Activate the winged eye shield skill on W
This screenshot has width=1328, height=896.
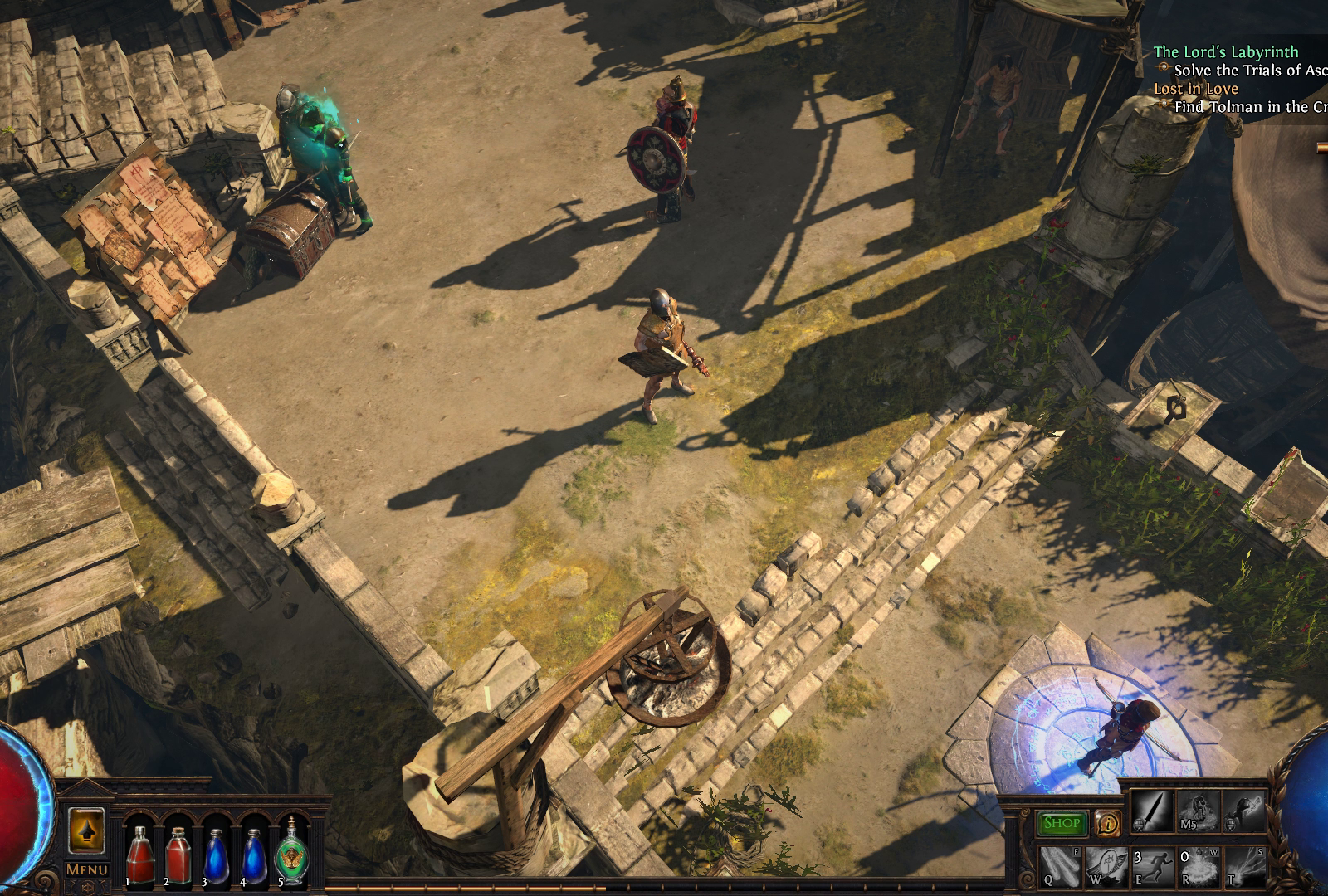tap(1107, 864)
